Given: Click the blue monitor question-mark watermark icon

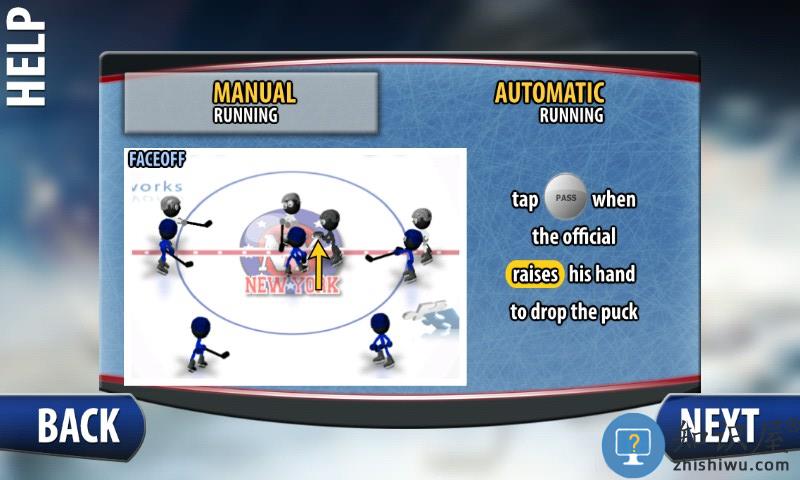Looking at the screenshot, I should (632, 444).
